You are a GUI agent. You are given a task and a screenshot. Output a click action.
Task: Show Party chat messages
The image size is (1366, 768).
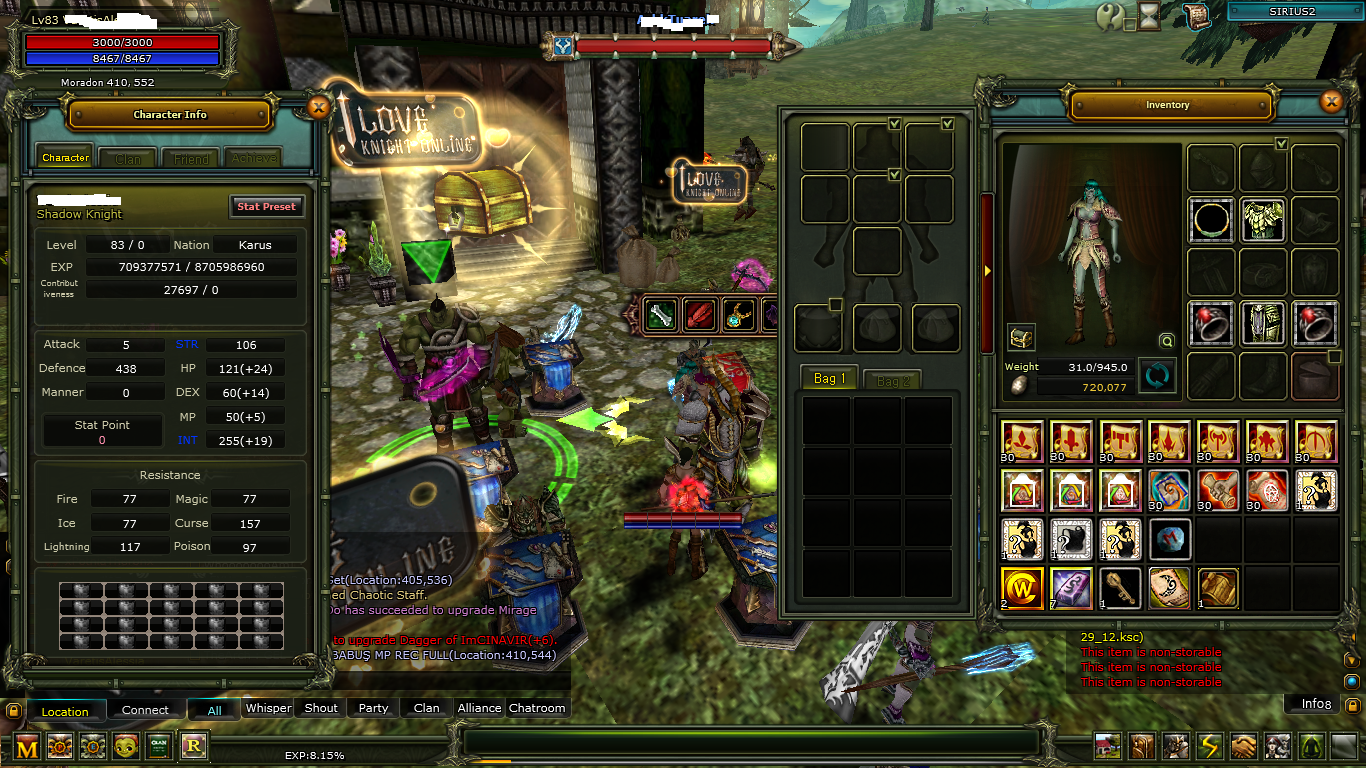pos(373,708)
